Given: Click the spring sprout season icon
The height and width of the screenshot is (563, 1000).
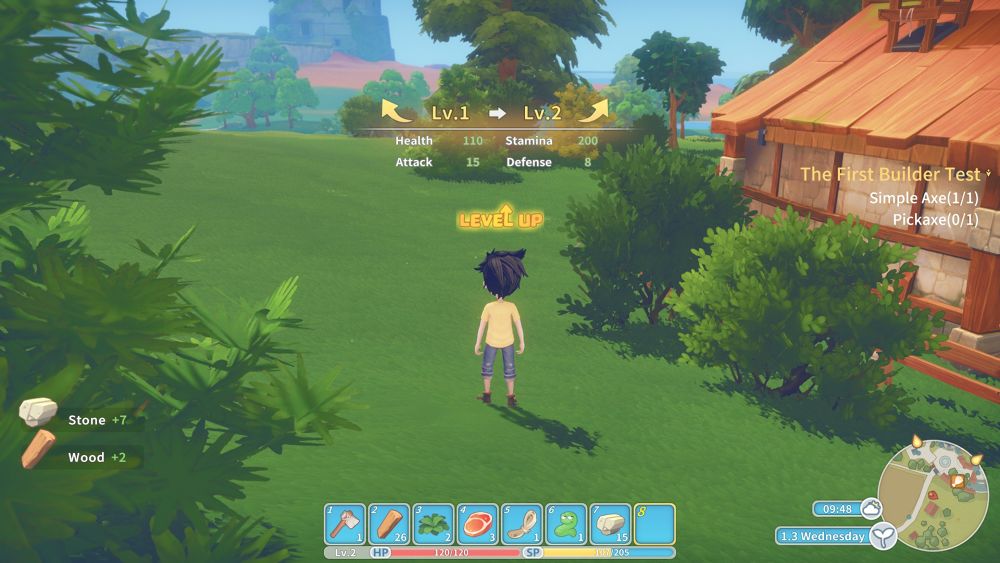Looking at the screenshot, I should point(882,537).
